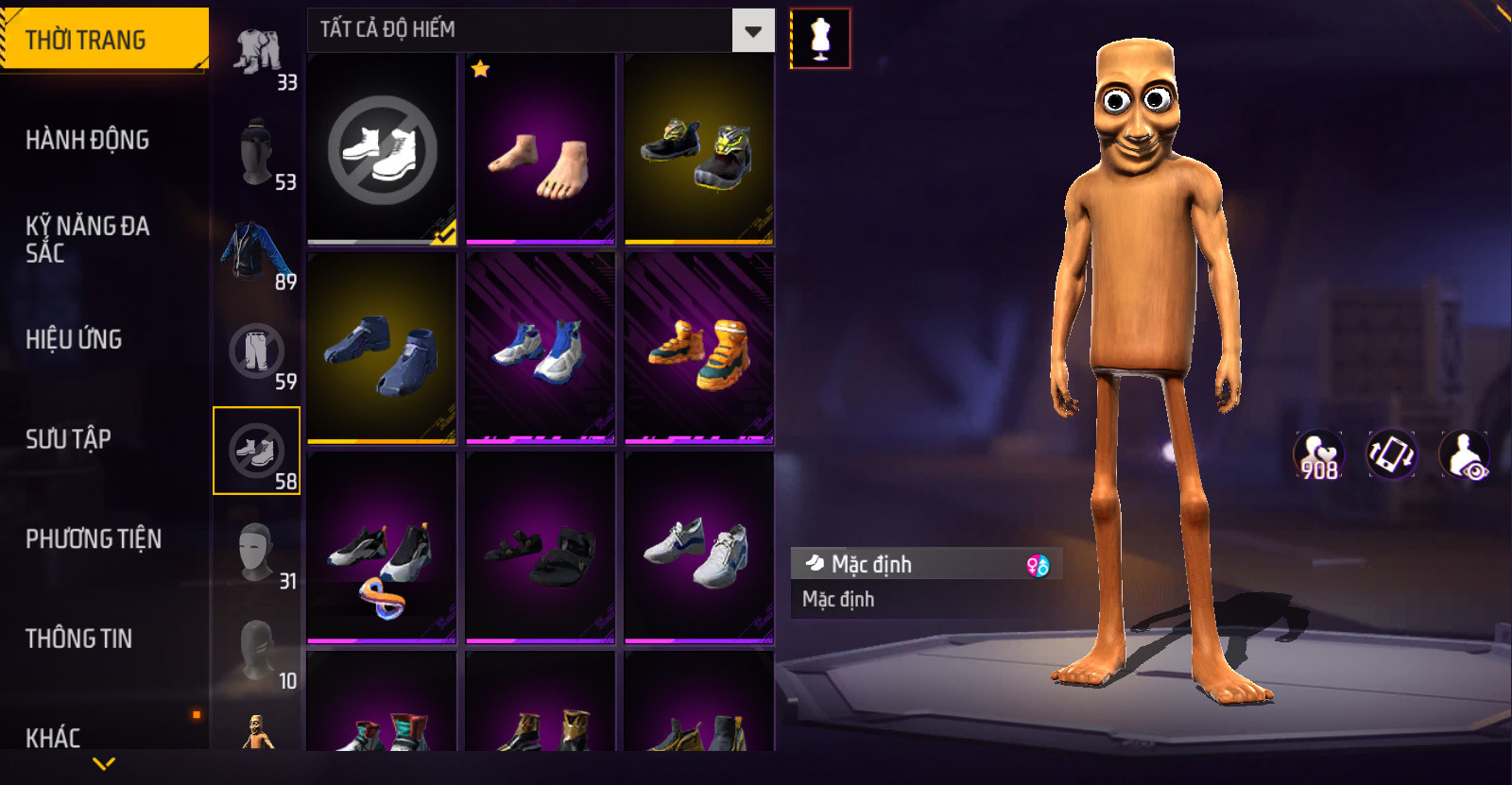Equip the bare feet item
The image size is (1512, 785).
[540, 149]
